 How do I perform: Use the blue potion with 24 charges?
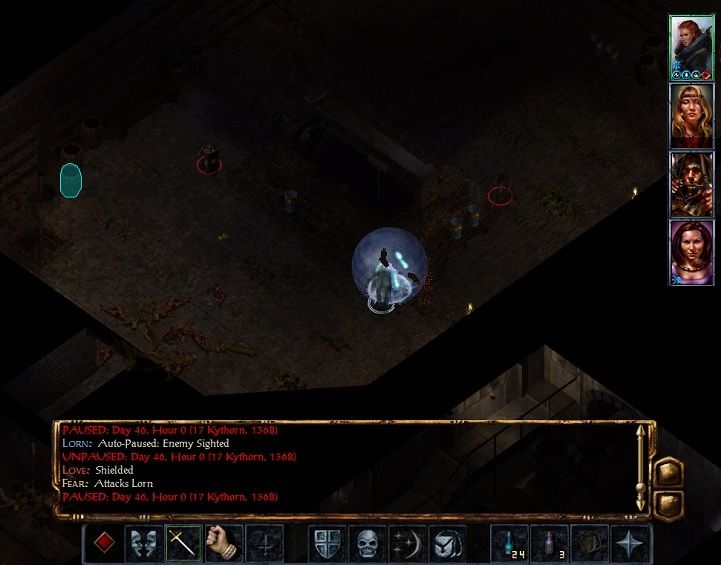[x=510, y=543]
